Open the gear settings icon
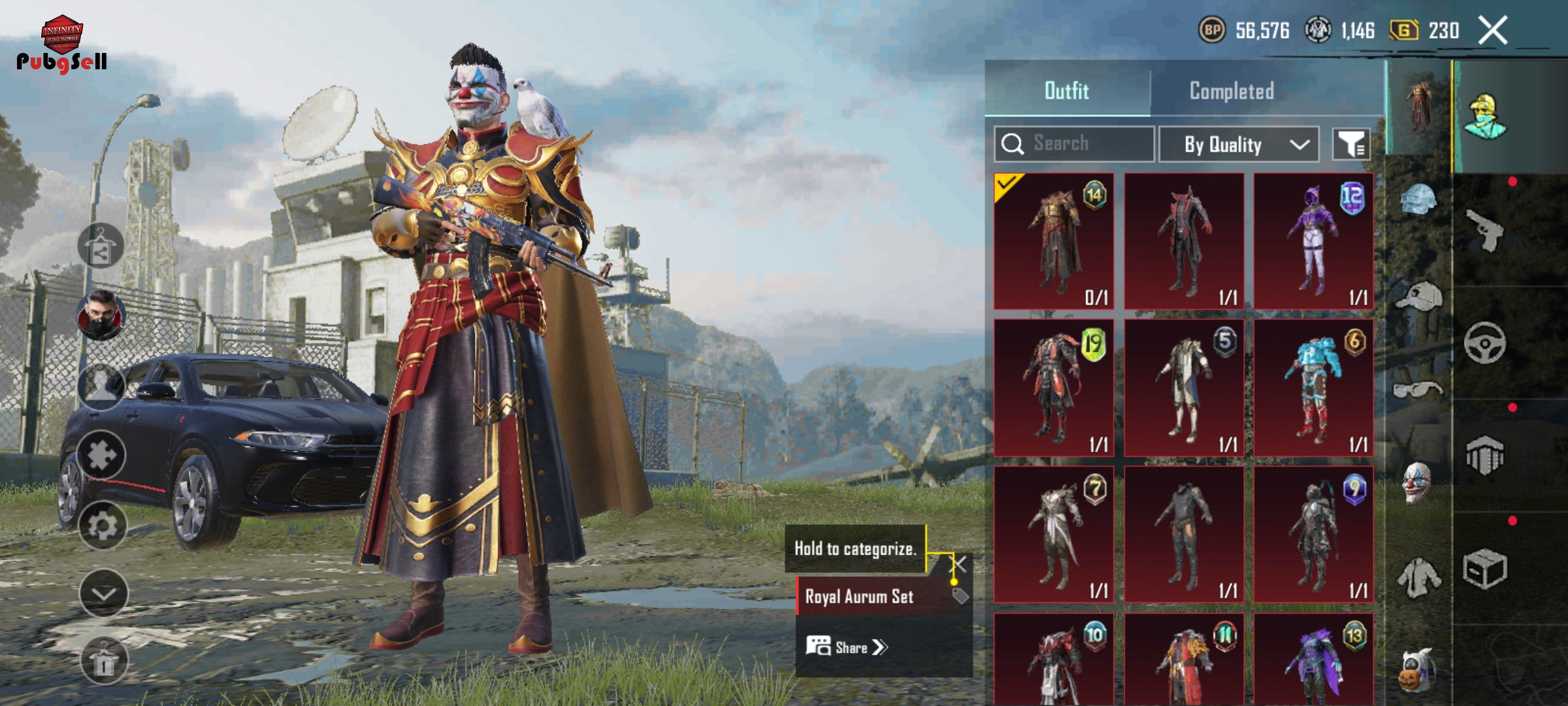This screenshot has height=706, width=1568. click(103, 525)
